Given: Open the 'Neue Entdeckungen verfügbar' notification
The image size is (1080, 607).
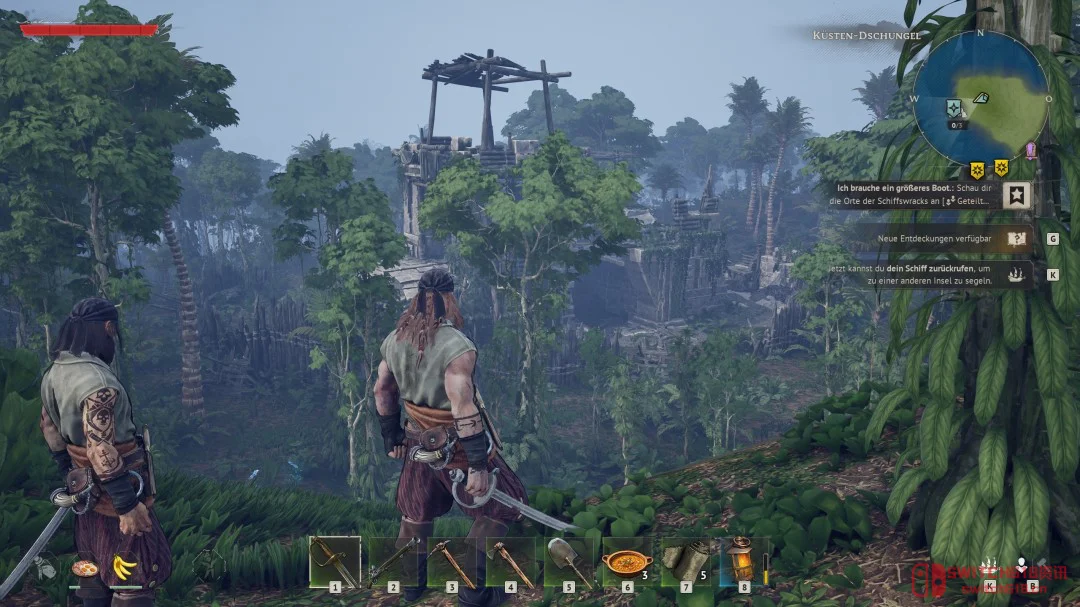Looking at the screenshot, I should pyautogui.click(x=940, y=239).
